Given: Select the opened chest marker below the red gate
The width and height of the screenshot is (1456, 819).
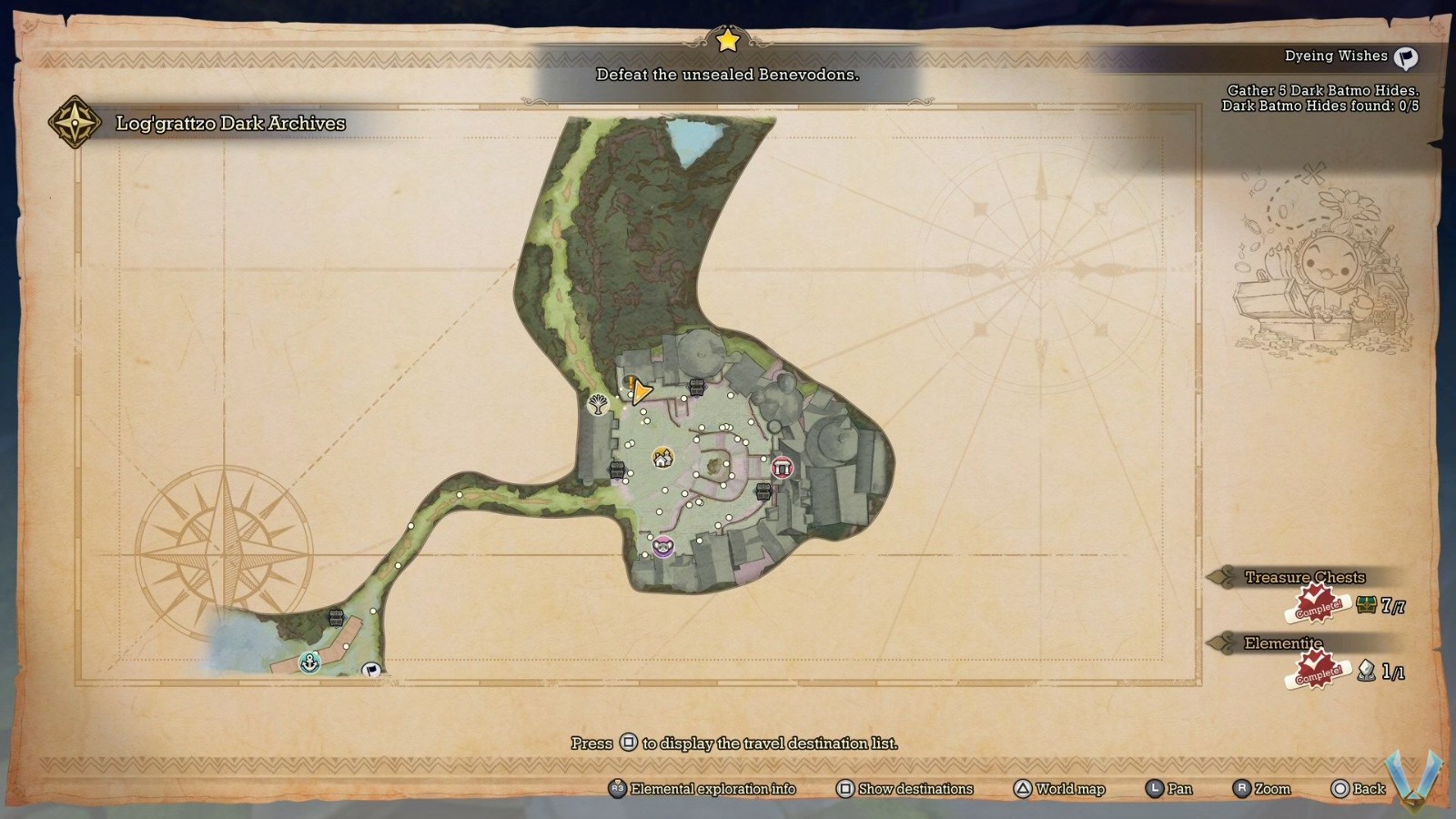Looking at the screenshot, I should click(764, 491).
